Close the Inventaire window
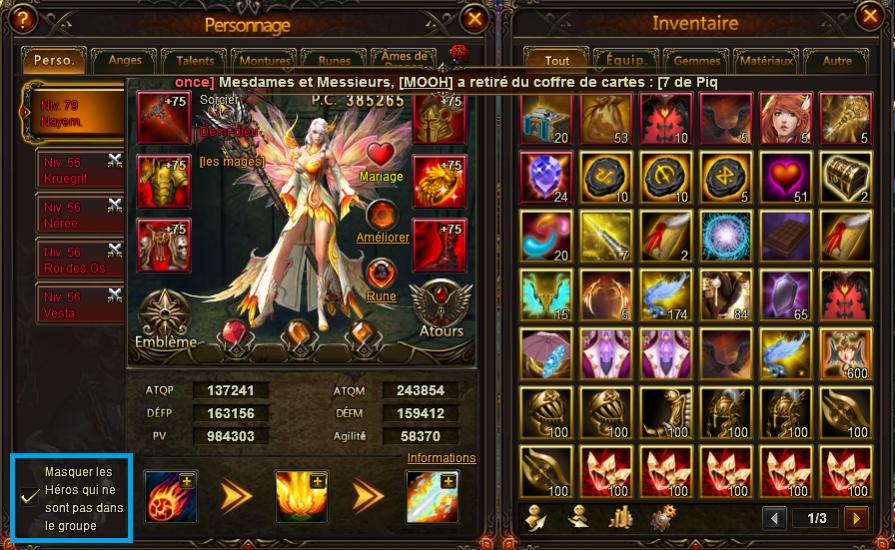This screenshot has width=895, height=550. (x=870, y=16)
